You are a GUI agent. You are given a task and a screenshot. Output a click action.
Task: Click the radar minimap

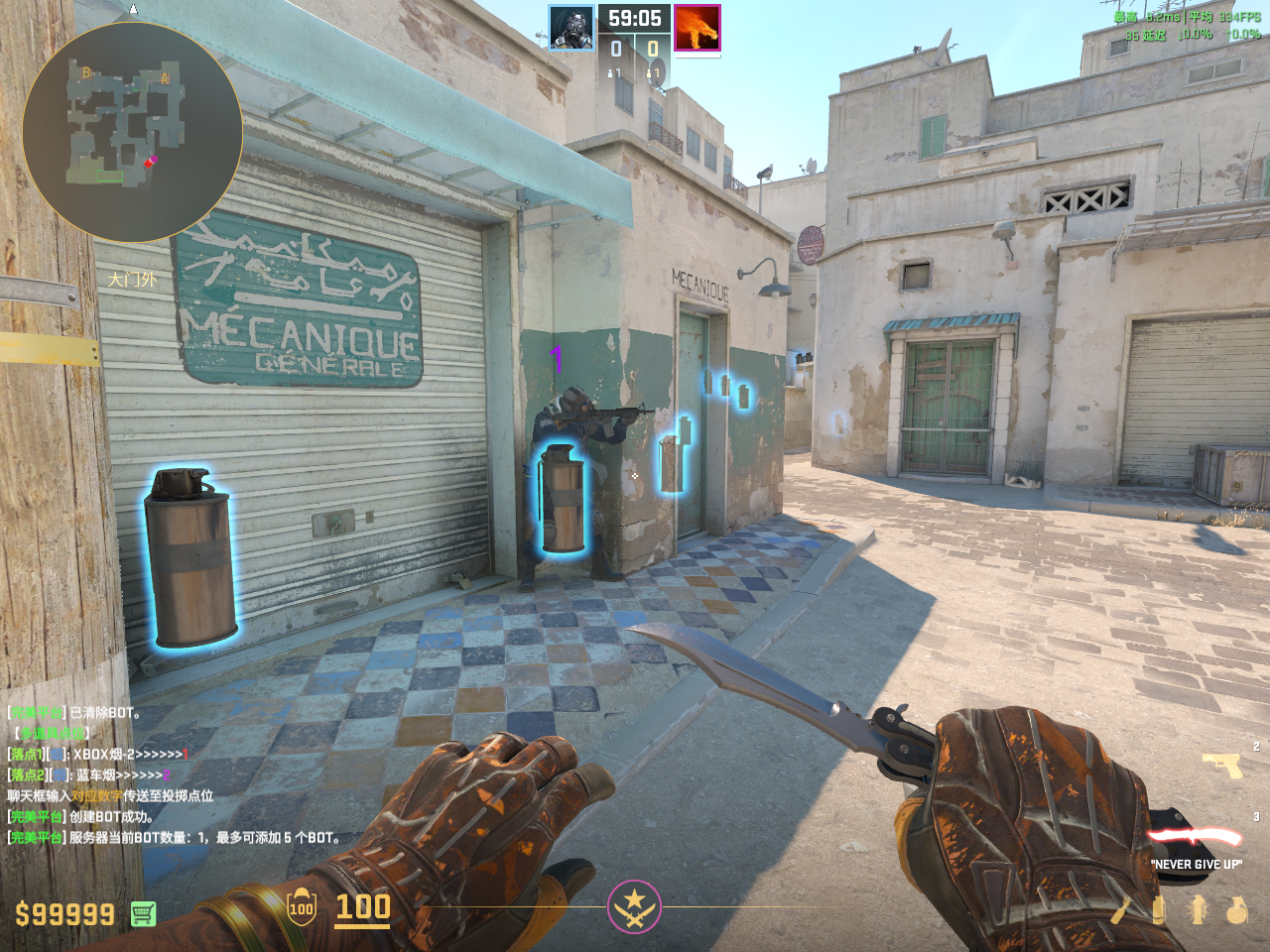click(132, 132)
